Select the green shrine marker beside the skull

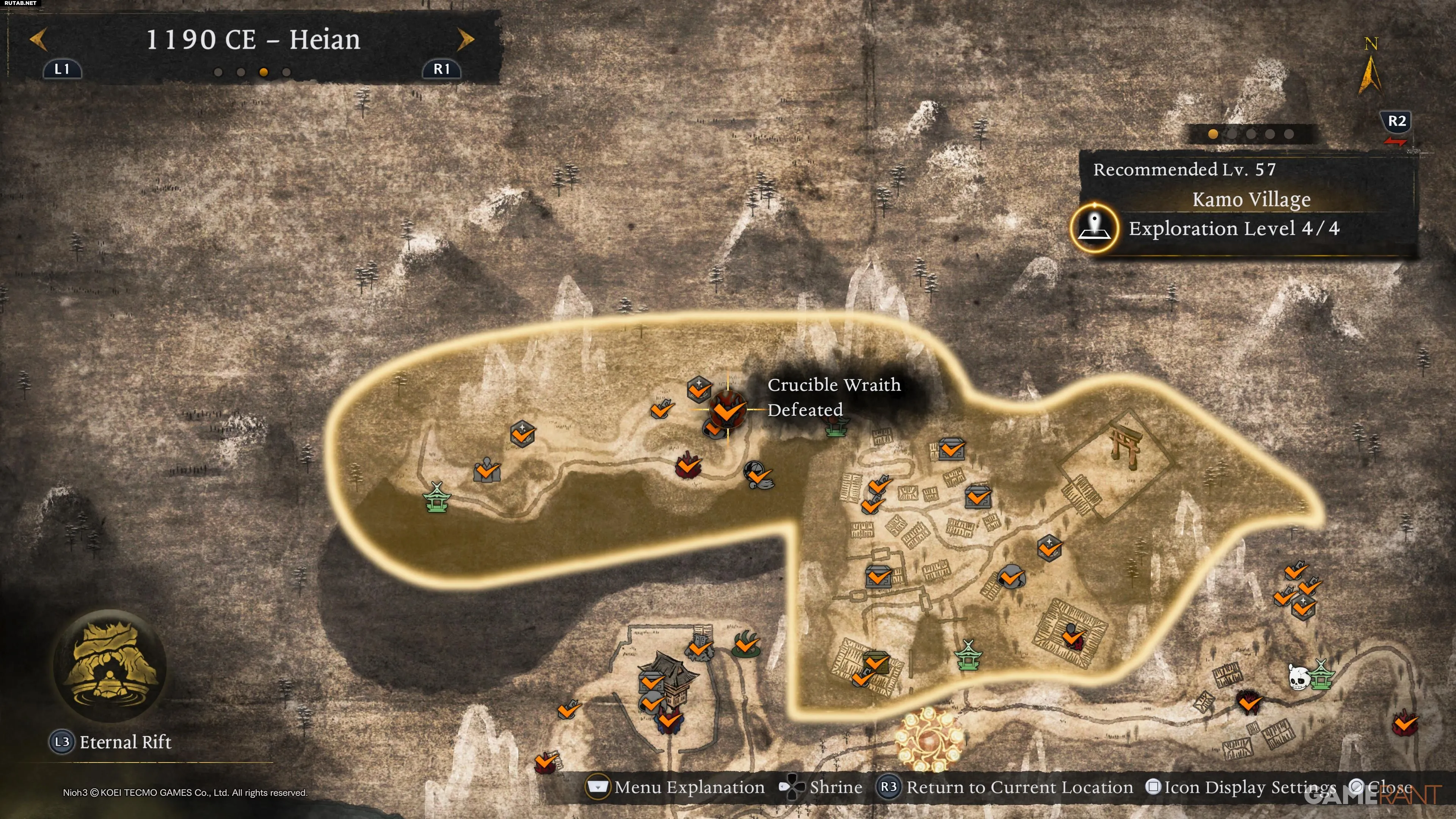point(1321,675)
